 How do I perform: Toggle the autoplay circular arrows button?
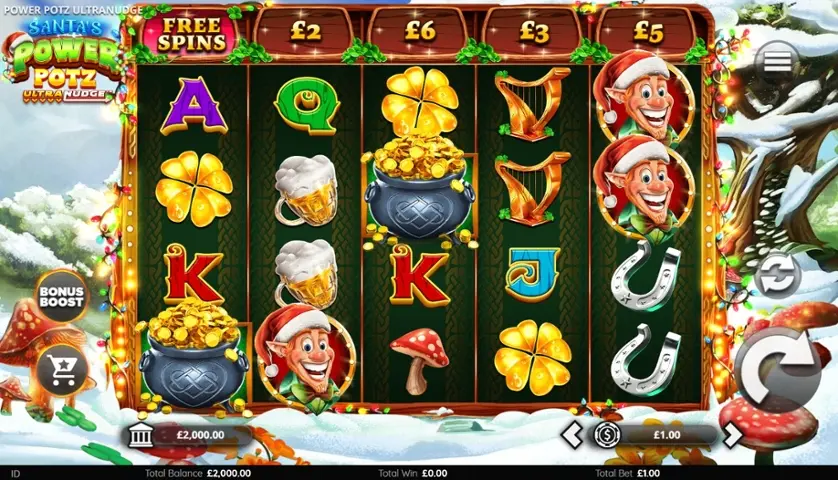(x=778, y=273)
